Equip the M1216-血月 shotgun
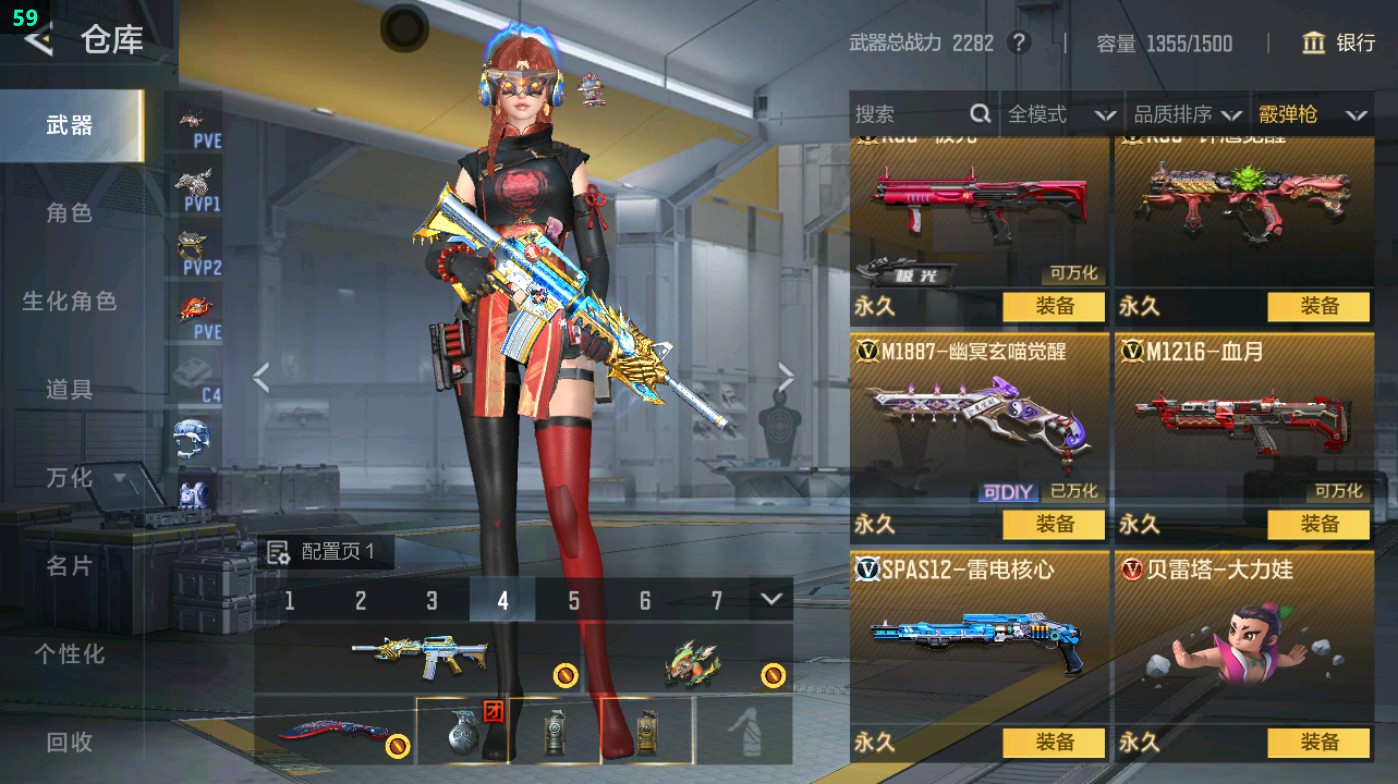 click(x=1318, y=524)
